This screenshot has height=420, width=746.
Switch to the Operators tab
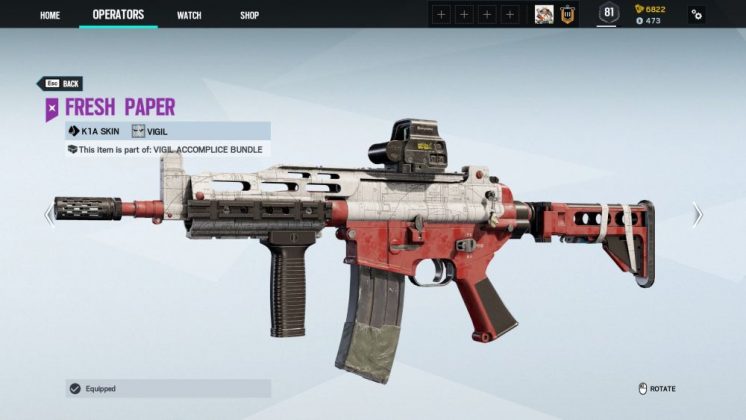[x=118, y=15]
